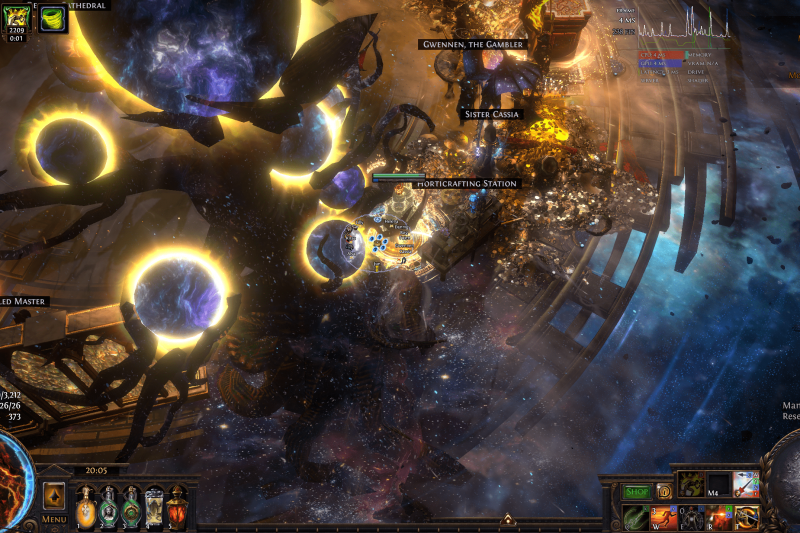Image resolution: width=800 pixels, height=533 pixels.
Task: Use the red lantern-shaped flask
Action: tap(177, 506)
